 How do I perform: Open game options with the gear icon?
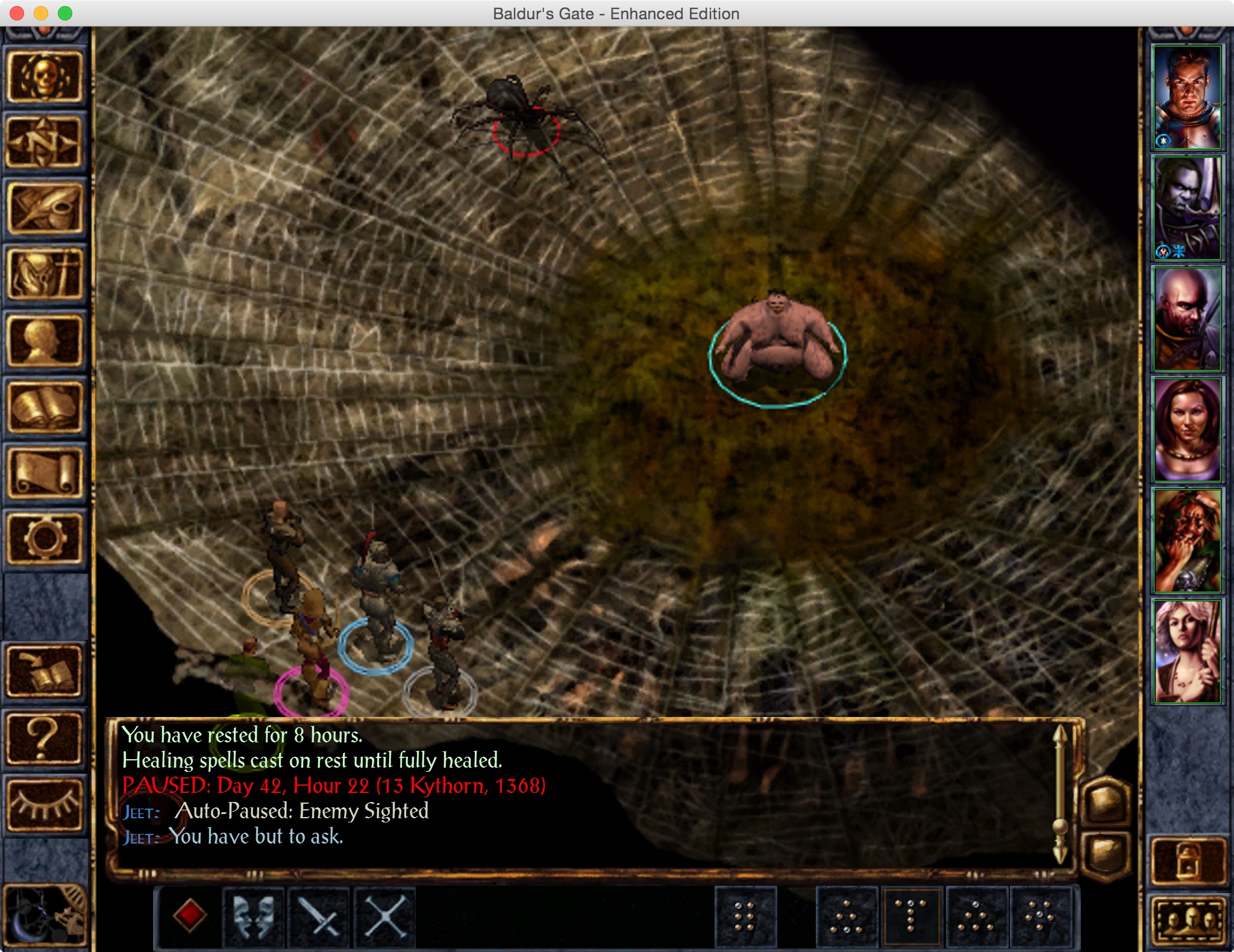(x=45, y=539)
